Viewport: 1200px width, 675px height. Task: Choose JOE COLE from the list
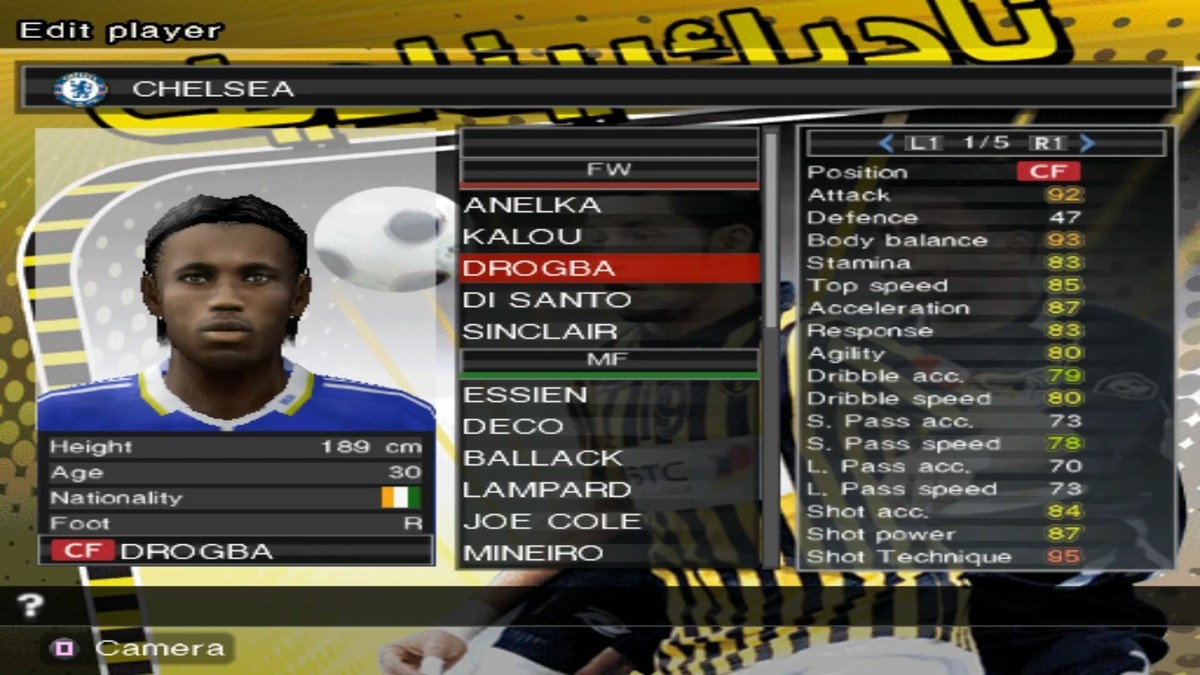(552, 521)
